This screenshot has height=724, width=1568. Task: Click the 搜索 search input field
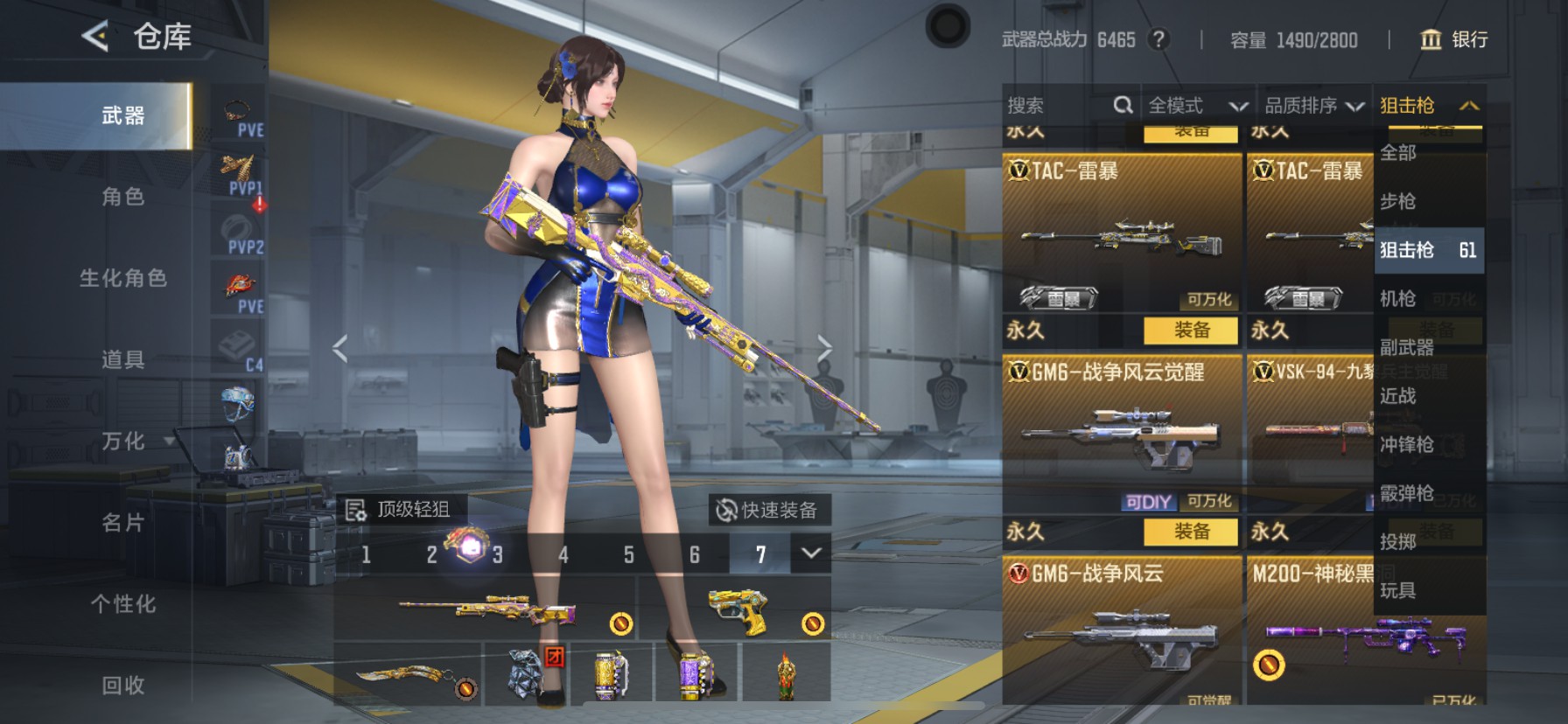pyautogui.click(x=1050, y=105)
